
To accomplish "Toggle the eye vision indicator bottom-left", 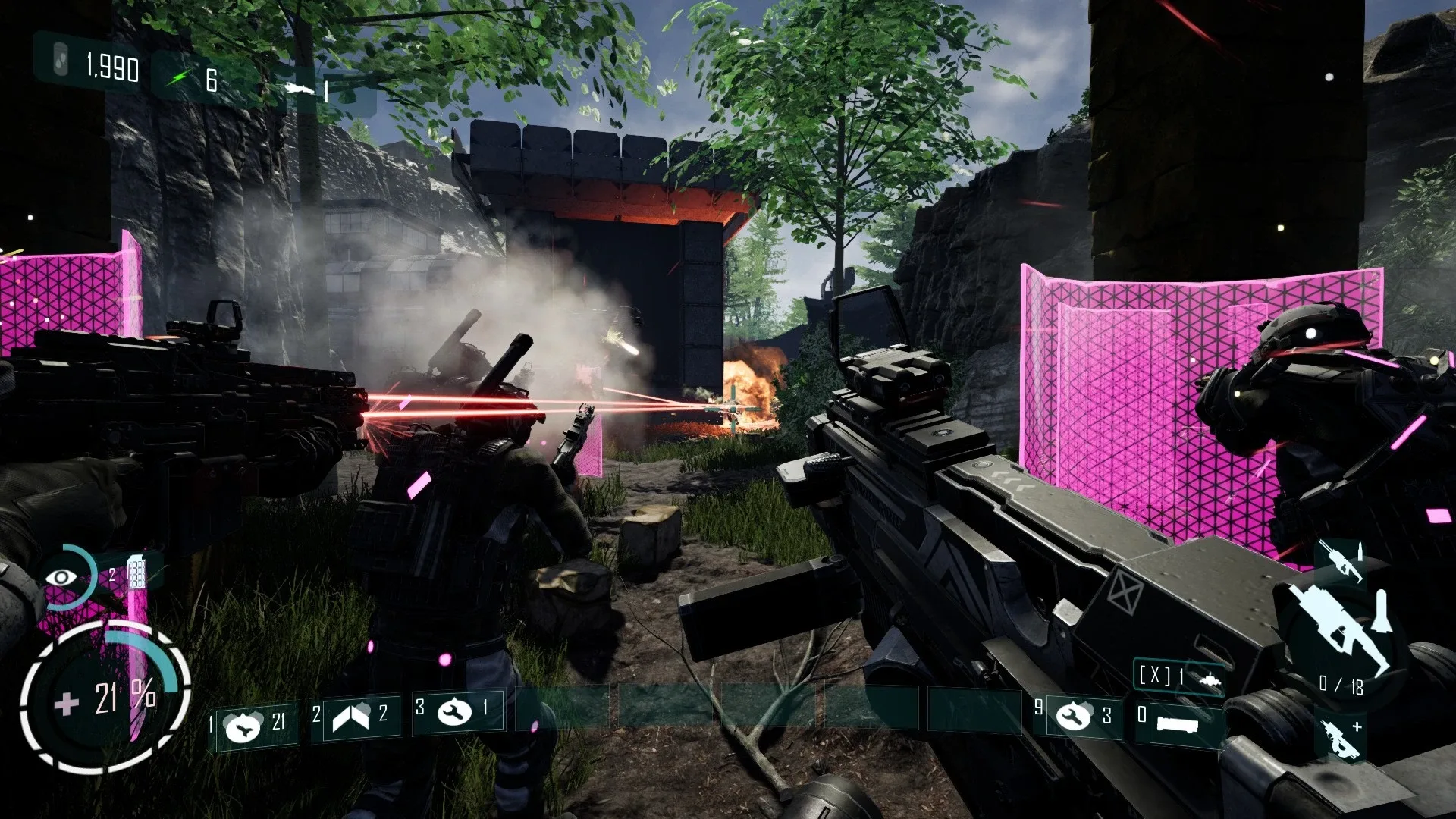I will 61,576.
